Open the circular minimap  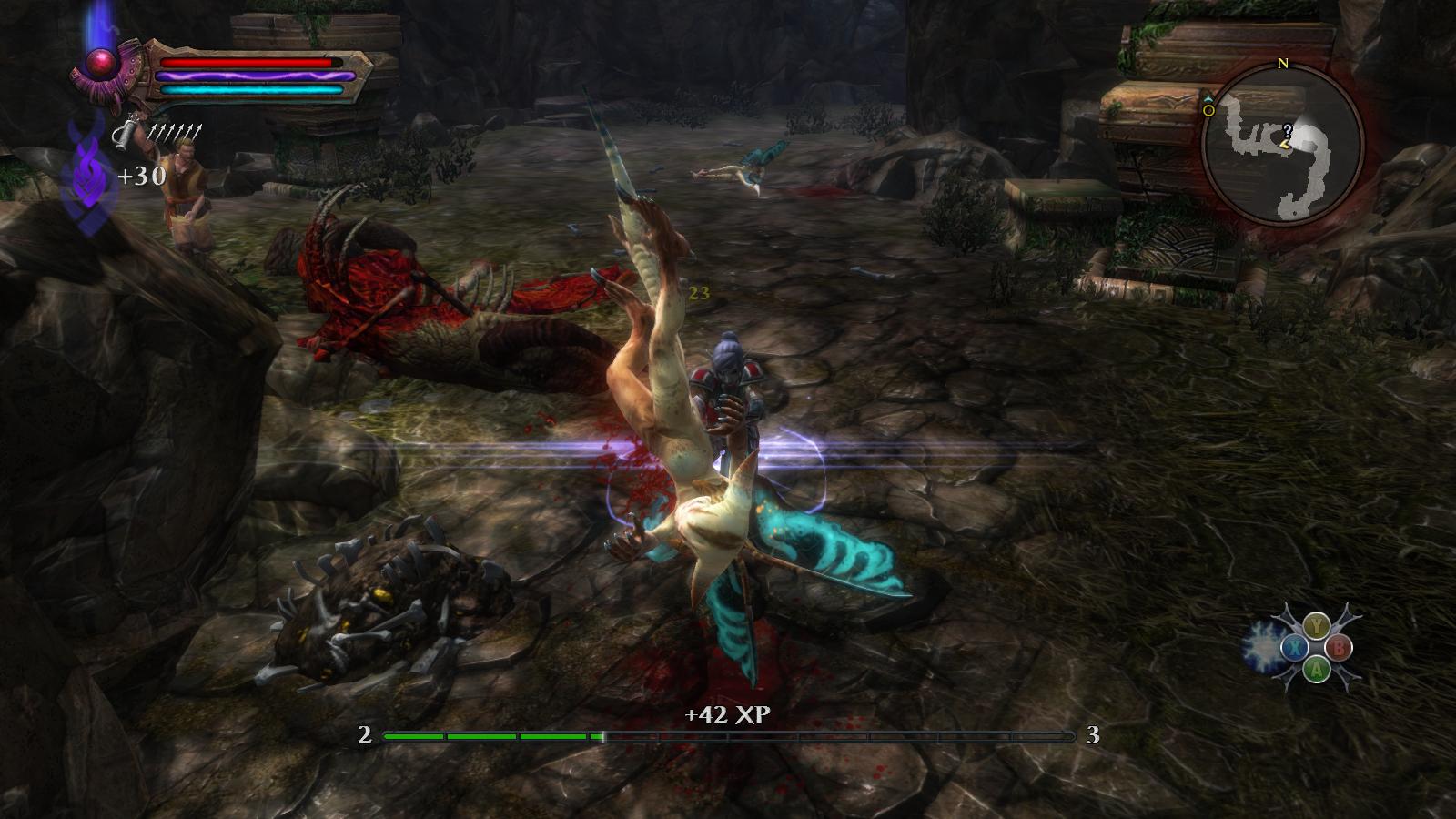click(1282, 144)
